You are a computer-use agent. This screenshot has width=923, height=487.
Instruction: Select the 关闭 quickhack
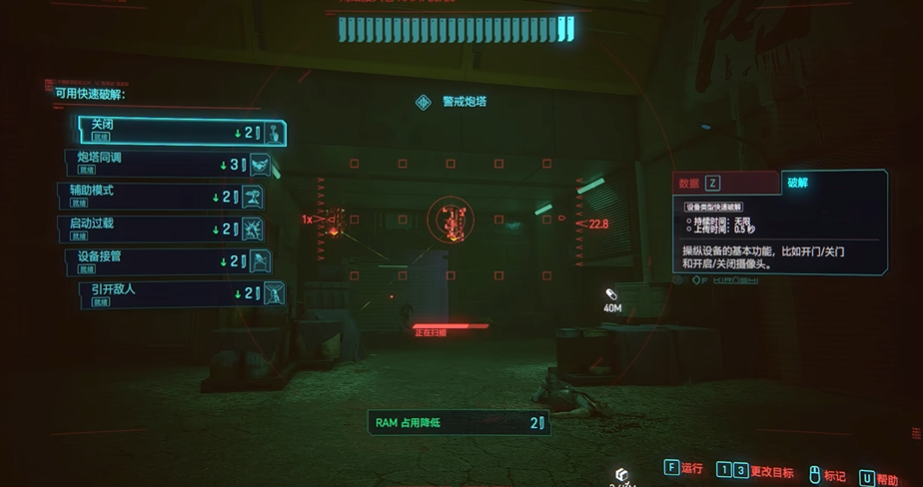(x=180, y=132)
